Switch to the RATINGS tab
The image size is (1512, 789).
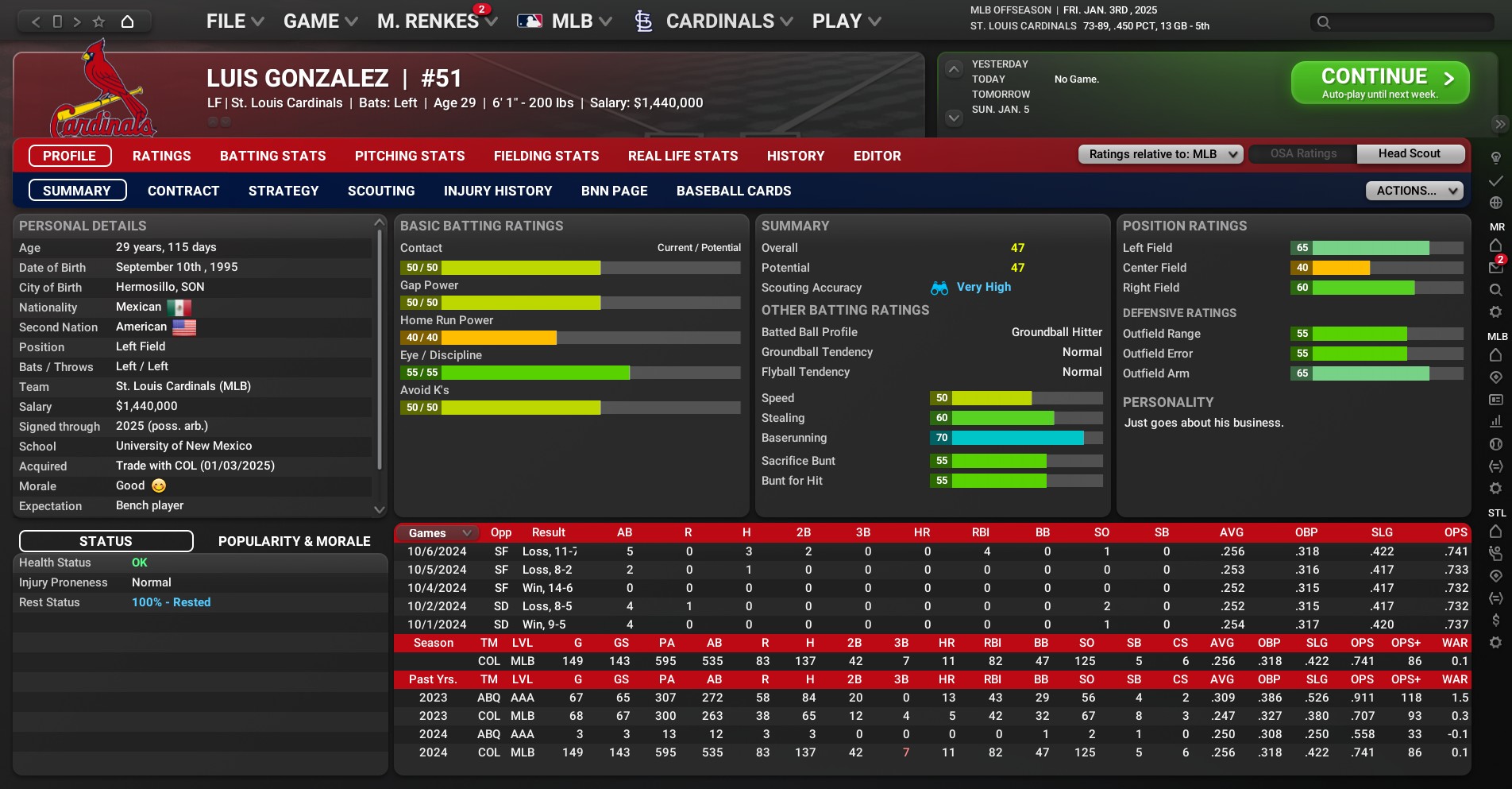161,156
